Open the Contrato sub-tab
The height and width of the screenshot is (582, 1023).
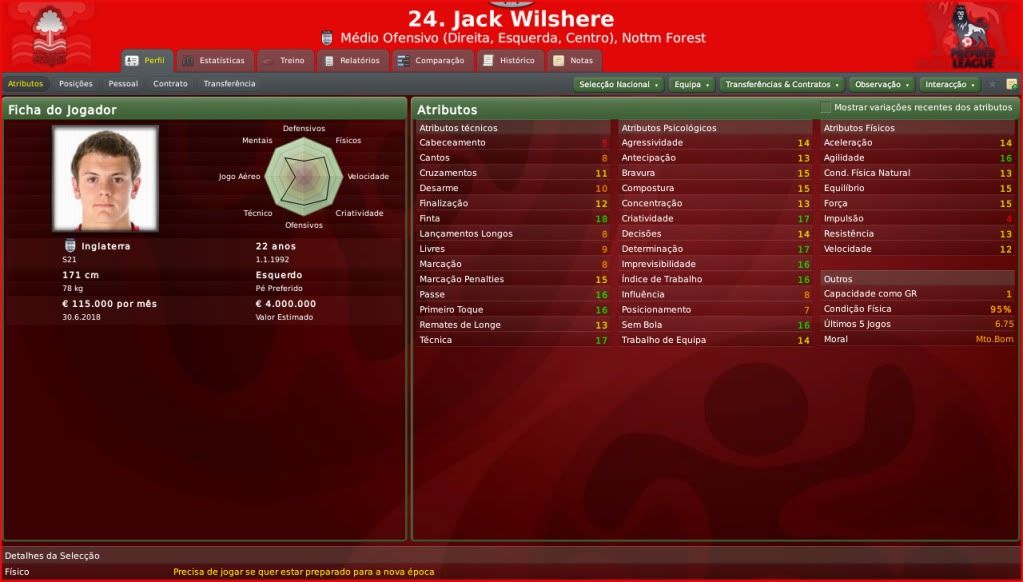pos(170,84)
